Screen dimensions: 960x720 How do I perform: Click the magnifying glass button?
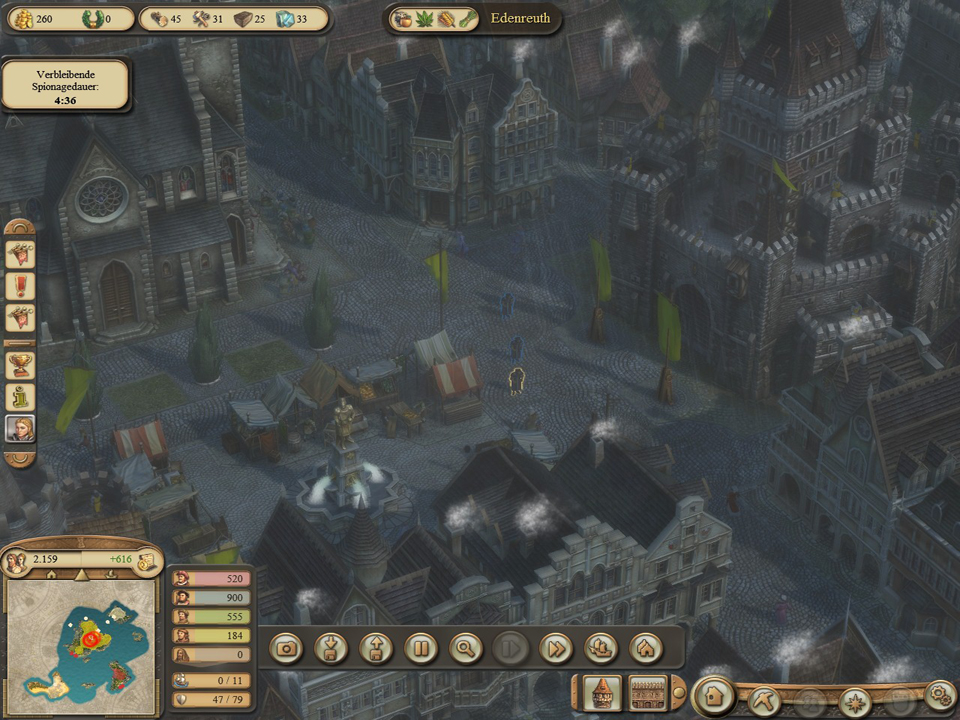(x=466, y=648)
